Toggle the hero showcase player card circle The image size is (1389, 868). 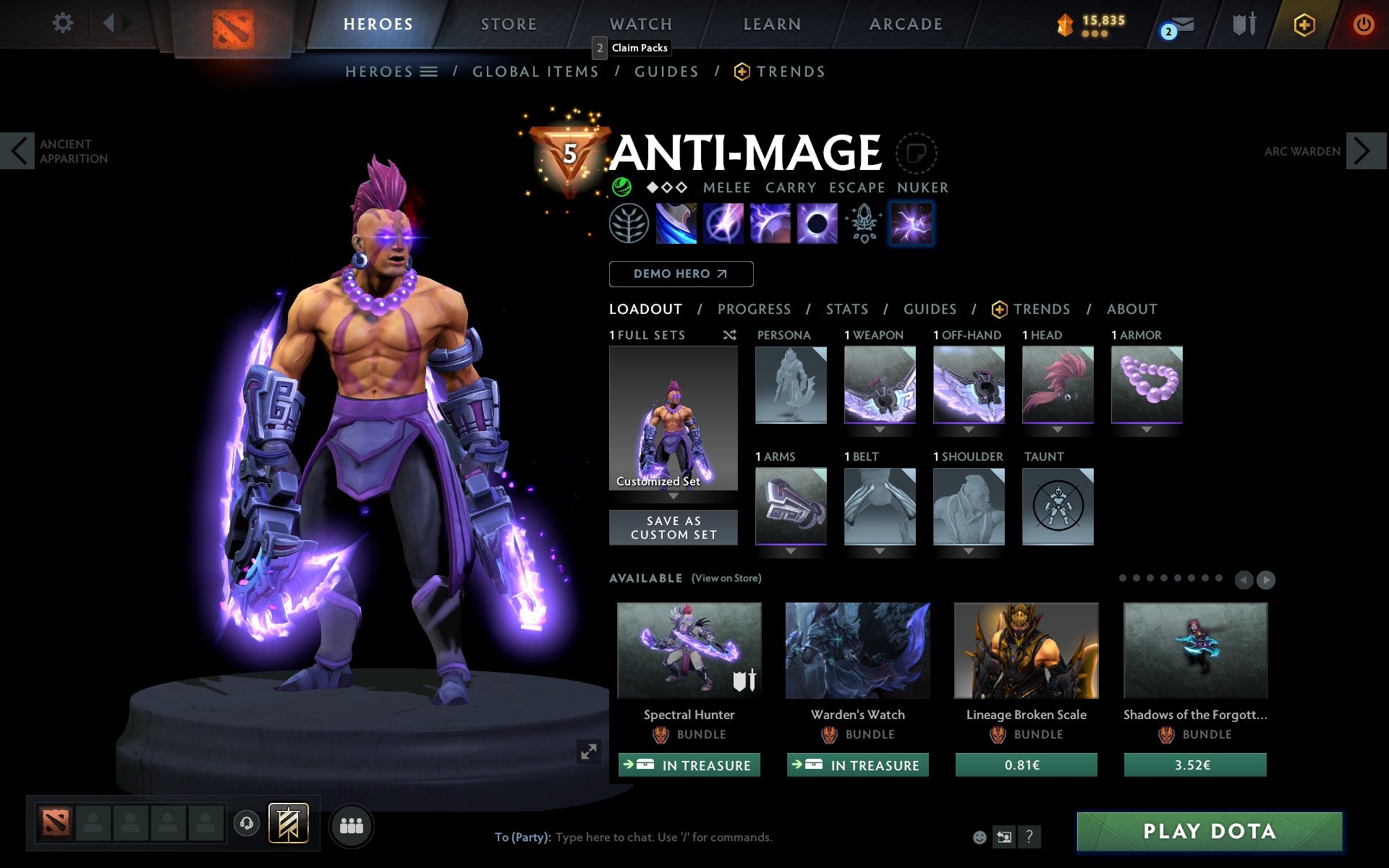click(917, 153)
